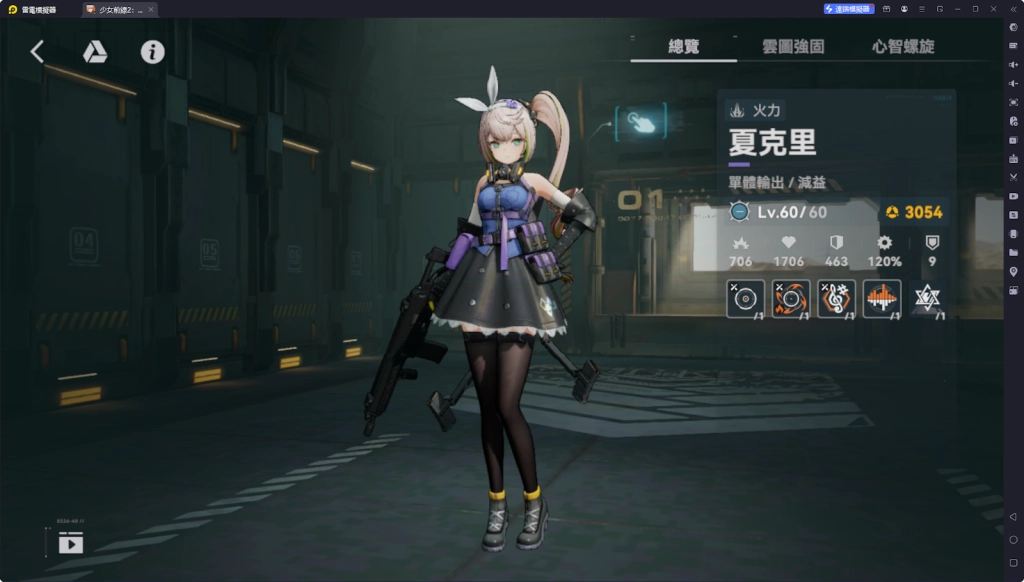This screenshot has width=1024, height=582.
Task: Go back using the arrow button
Action: click(x=37, y=52)
